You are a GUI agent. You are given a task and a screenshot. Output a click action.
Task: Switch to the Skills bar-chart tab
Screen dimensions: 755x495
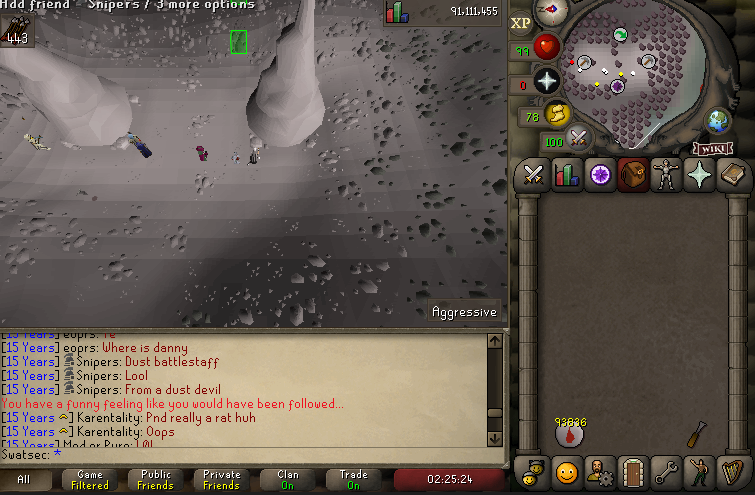click(566, 176)
